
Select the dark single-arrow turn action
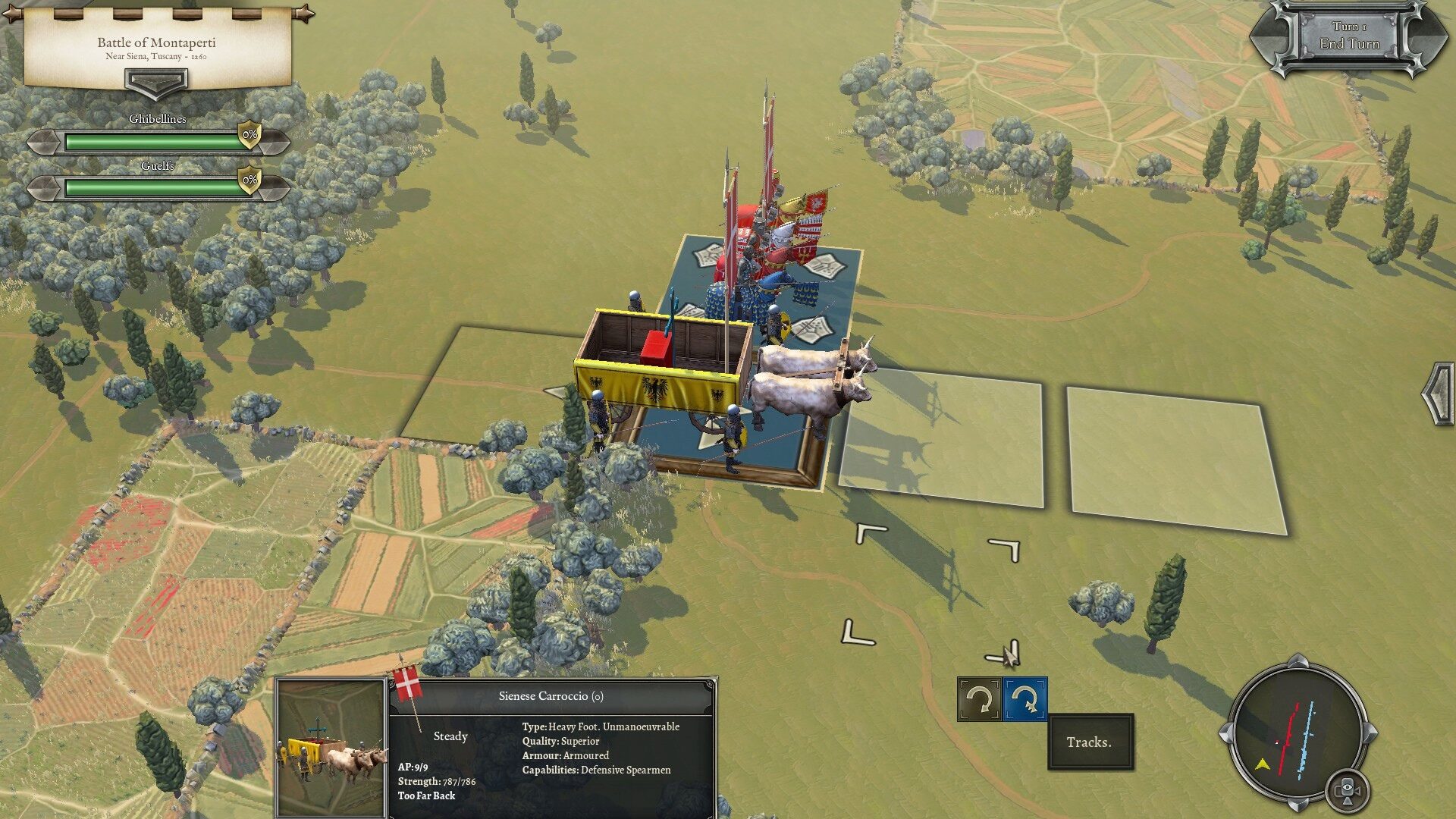point(979,699)
